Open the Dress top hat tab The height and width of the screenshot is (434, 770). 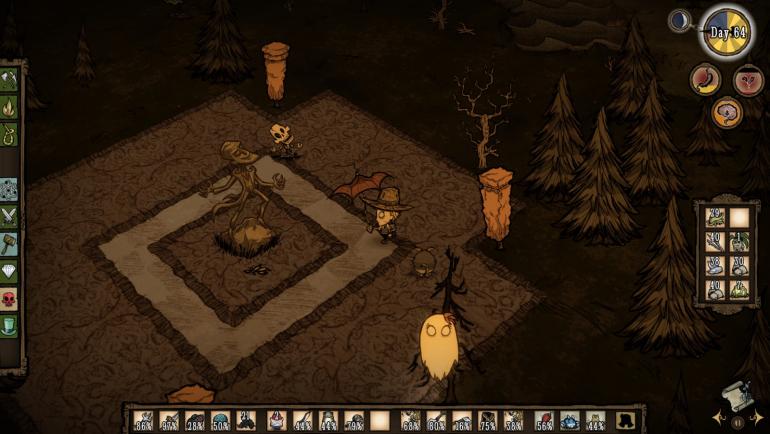[x=9, y=325]
